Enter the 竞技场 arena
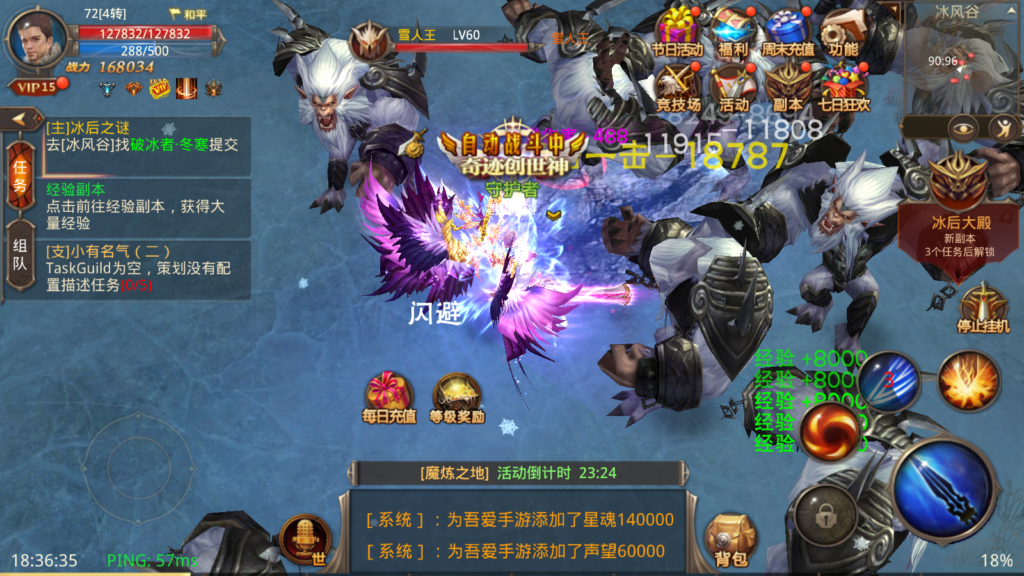 678,86
